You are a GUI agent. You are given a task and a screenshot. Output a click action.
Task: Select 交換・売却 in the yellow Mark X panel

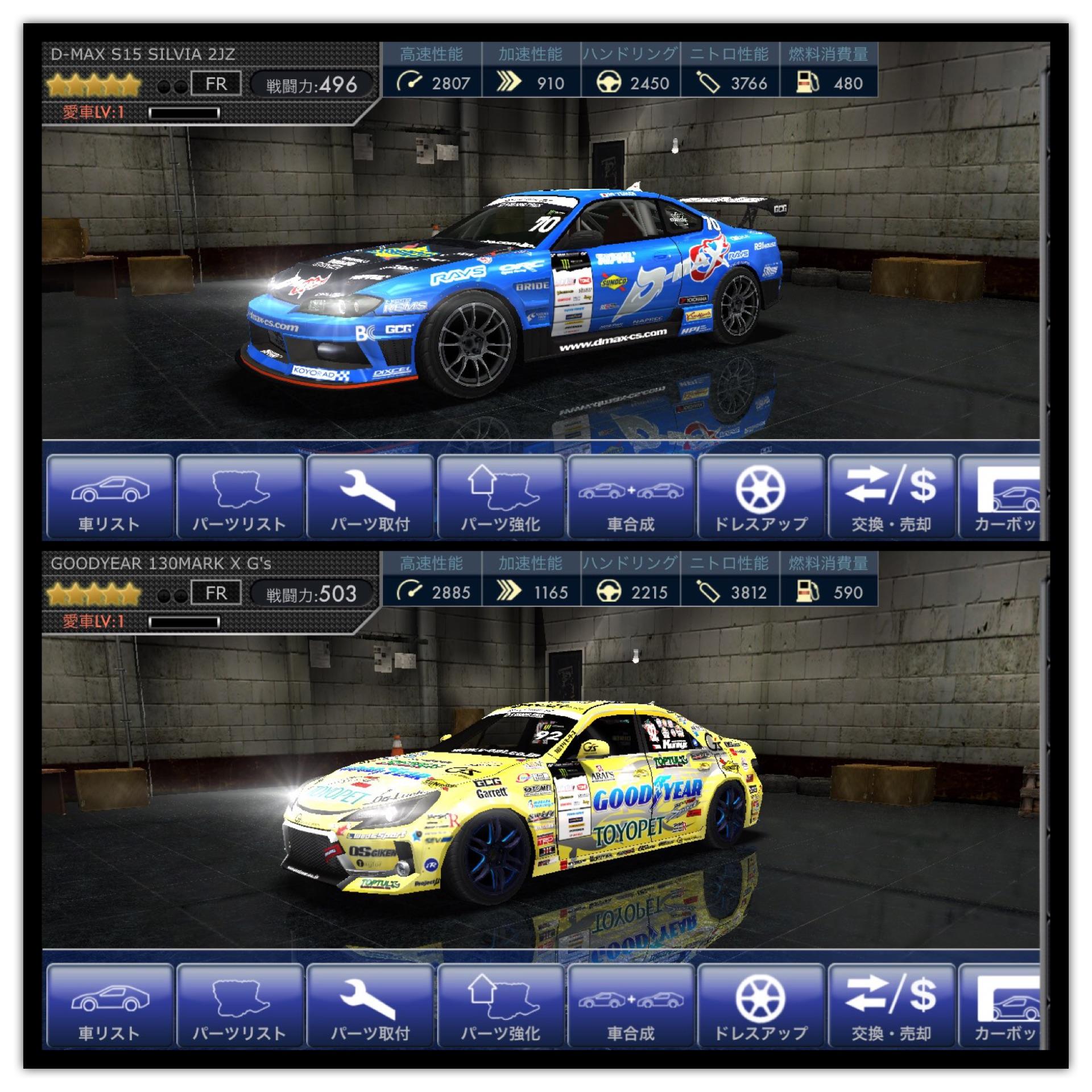pyautogui.click(x=891, y=1006)
